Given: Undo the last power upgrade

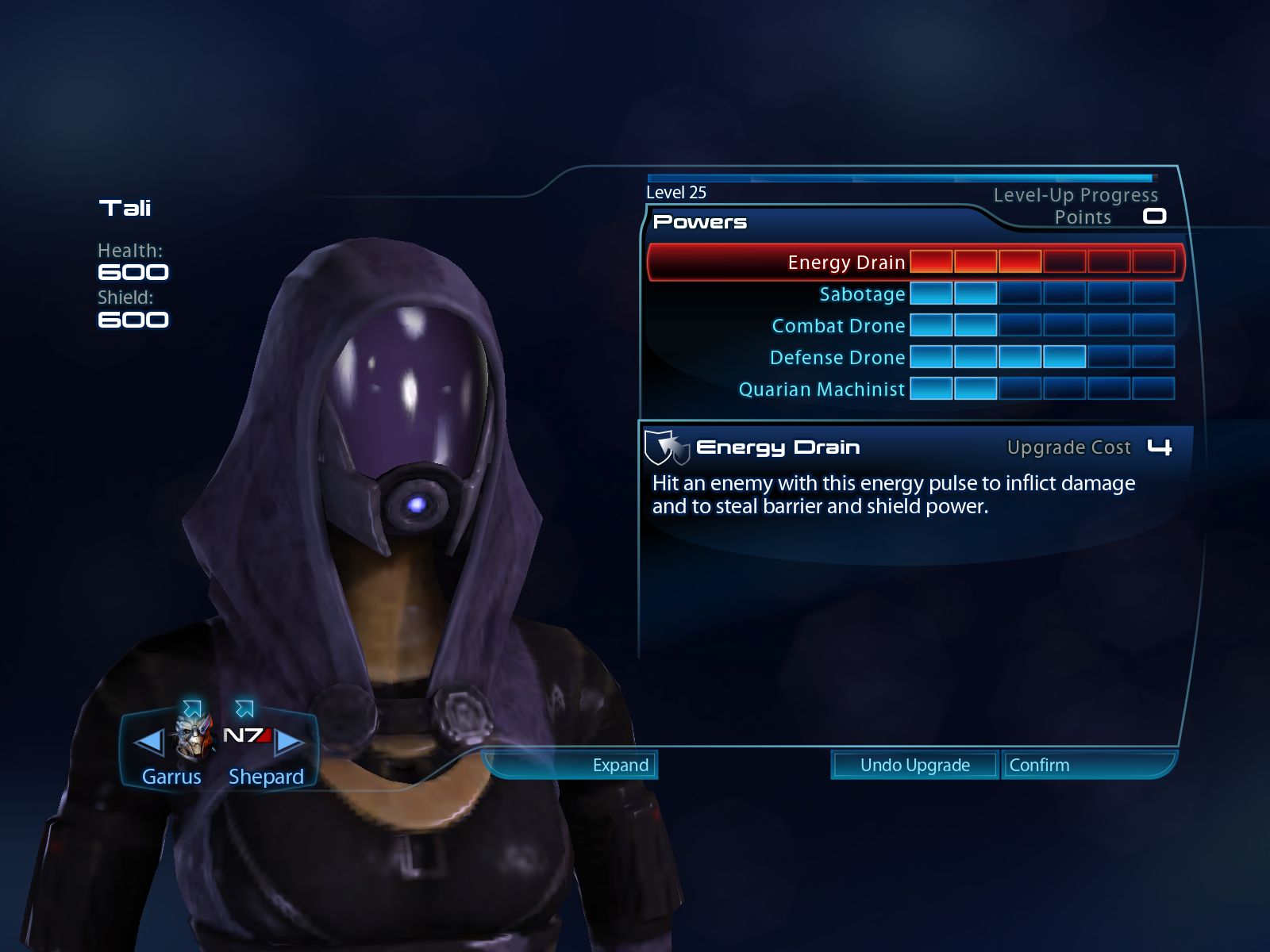Looking at the screenshot, I should [914, 766].
